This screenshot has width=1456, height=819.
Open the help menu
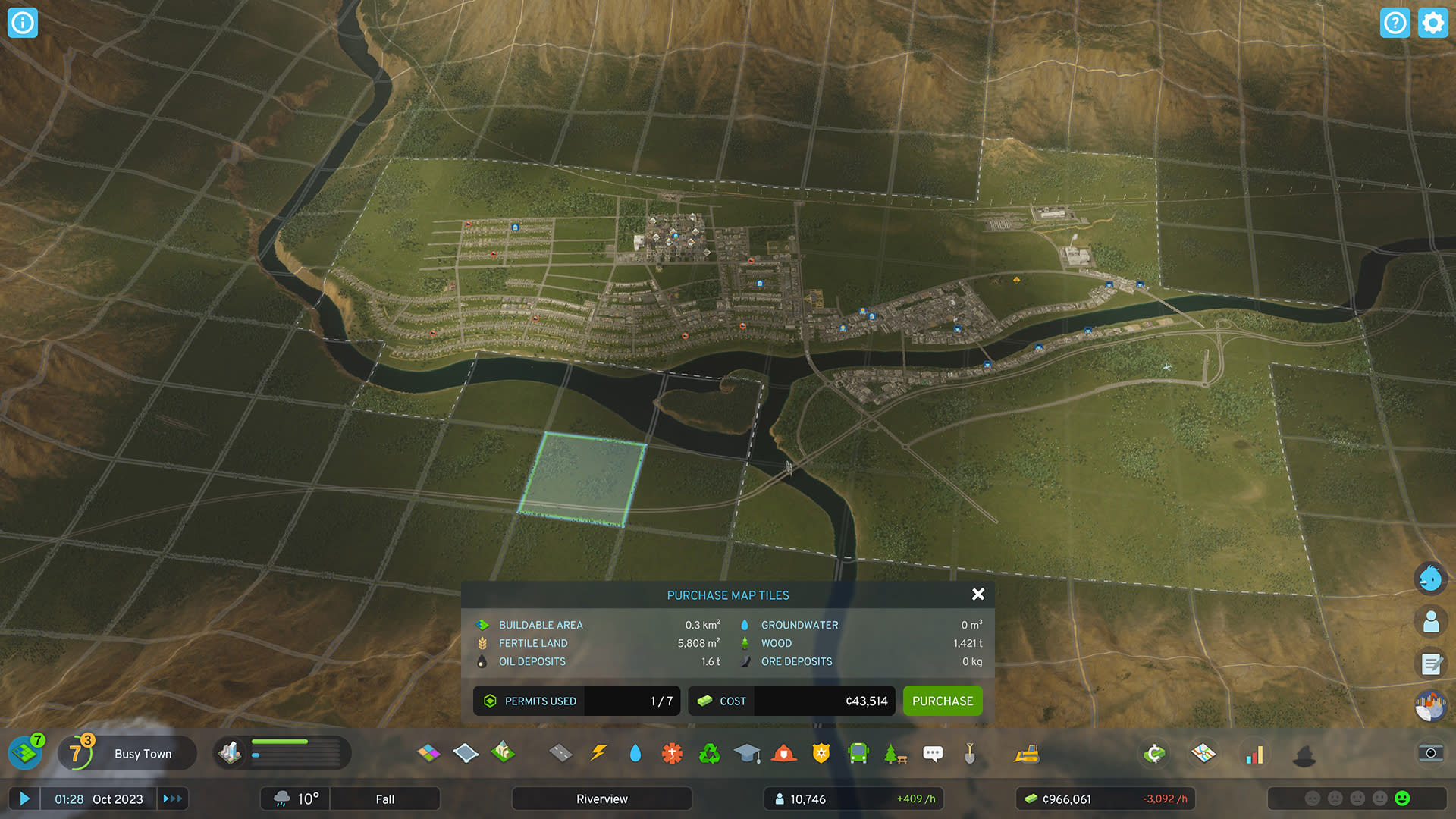[1396, 23]
